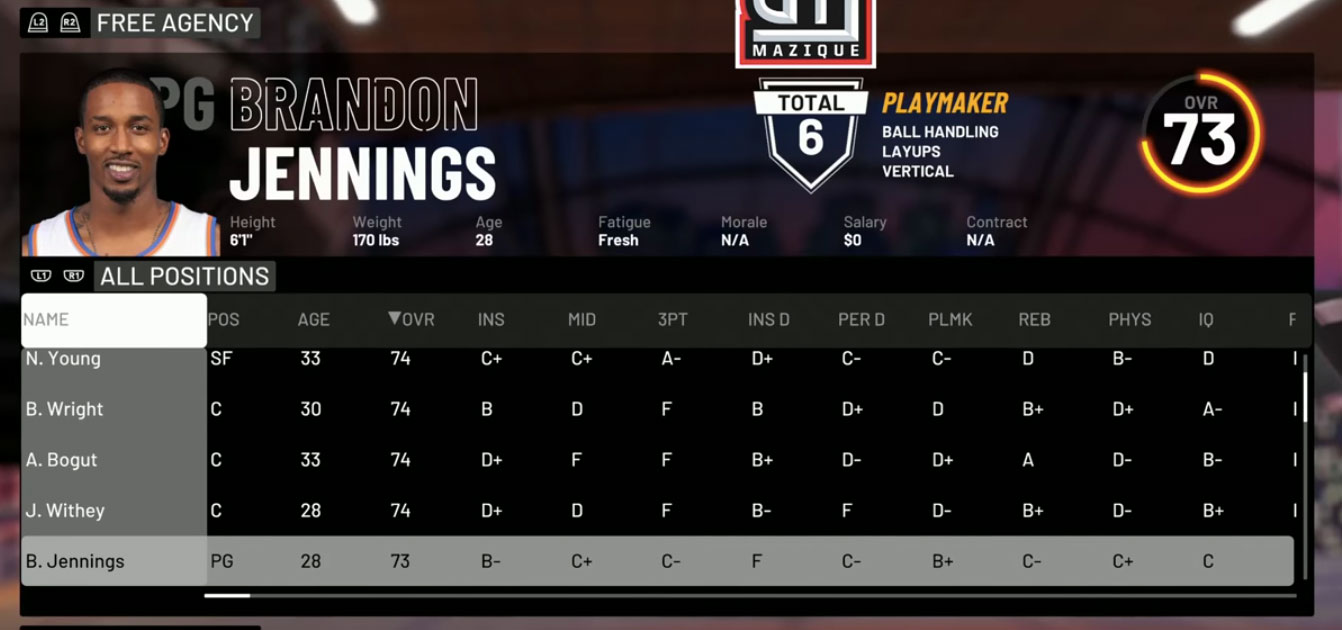This screenshot has height=630, width=1342.
Task: Sort by the REB column header
Action: pos(1034,320)
